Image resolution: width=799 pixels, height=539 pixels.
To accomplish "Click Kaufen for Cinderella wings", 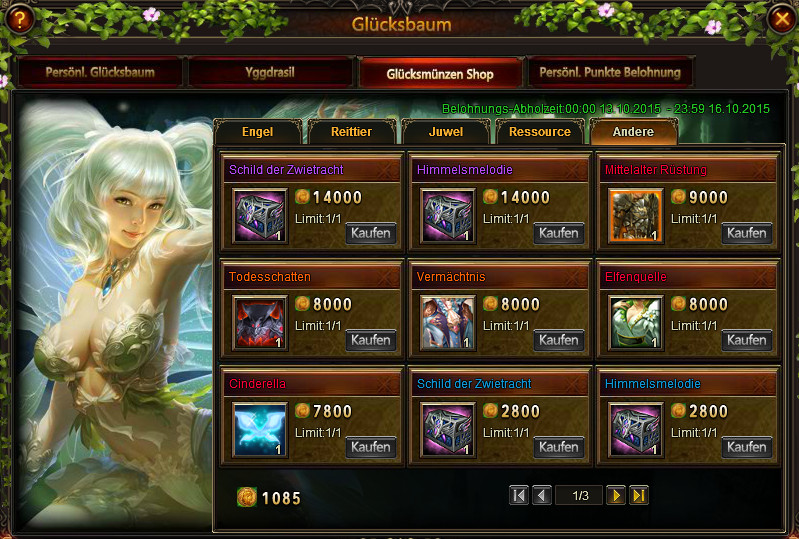I will tap(371, 447).
